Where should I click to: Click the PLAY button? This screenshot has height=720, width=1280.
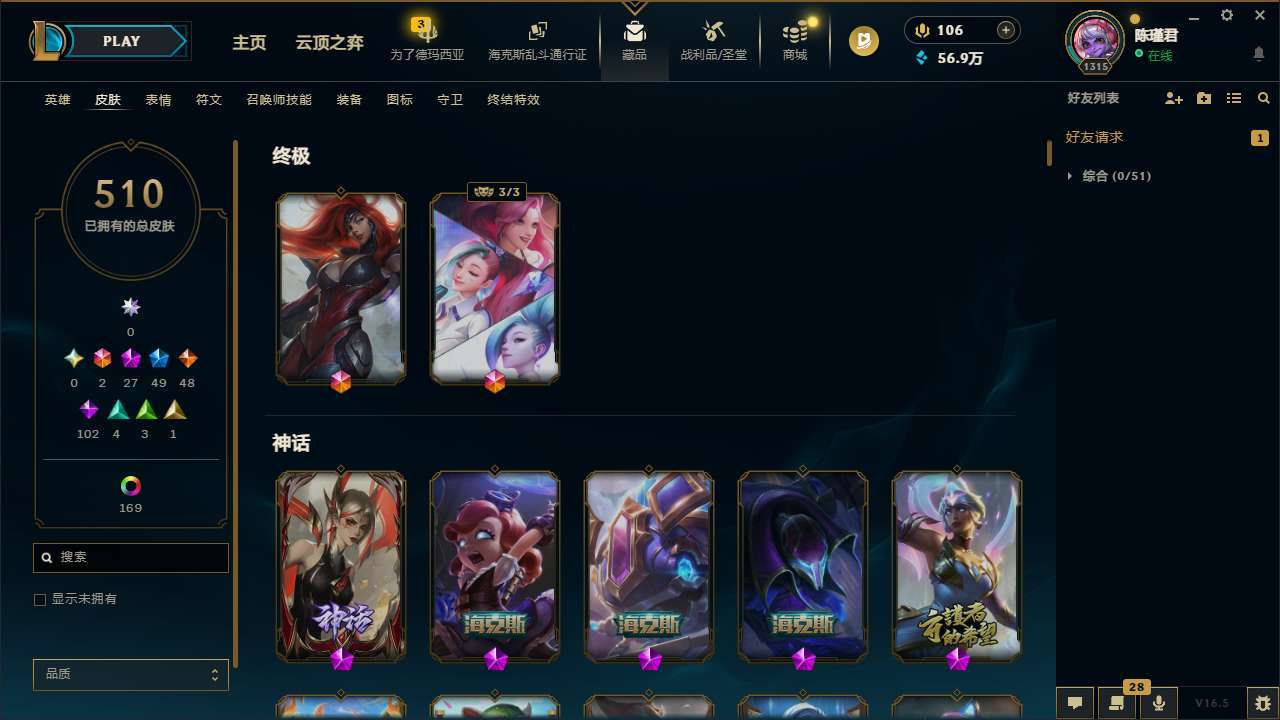click(x=121, y=41)
